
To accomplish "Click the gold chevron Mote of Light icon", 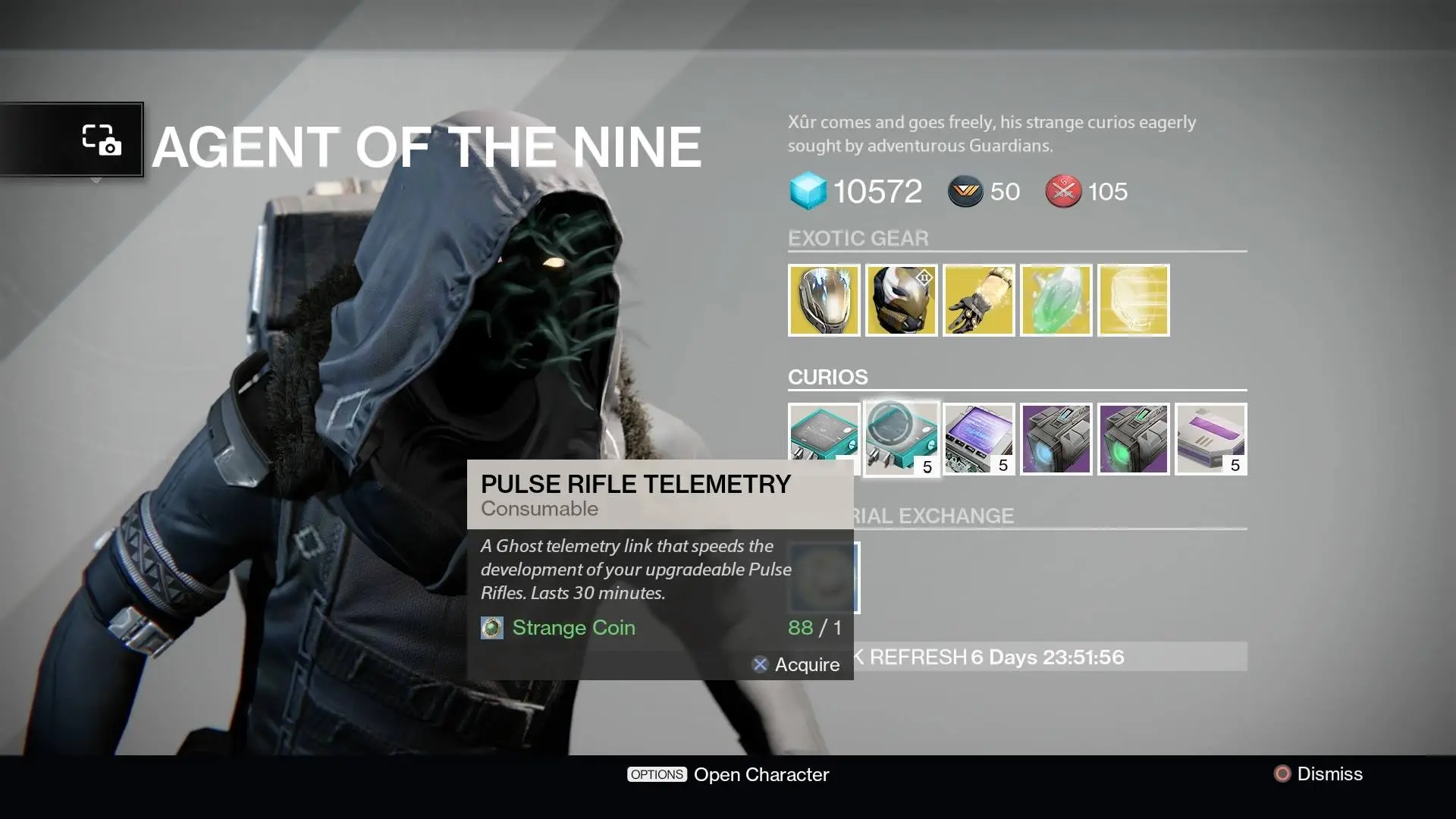I will (x=965, y=192).
